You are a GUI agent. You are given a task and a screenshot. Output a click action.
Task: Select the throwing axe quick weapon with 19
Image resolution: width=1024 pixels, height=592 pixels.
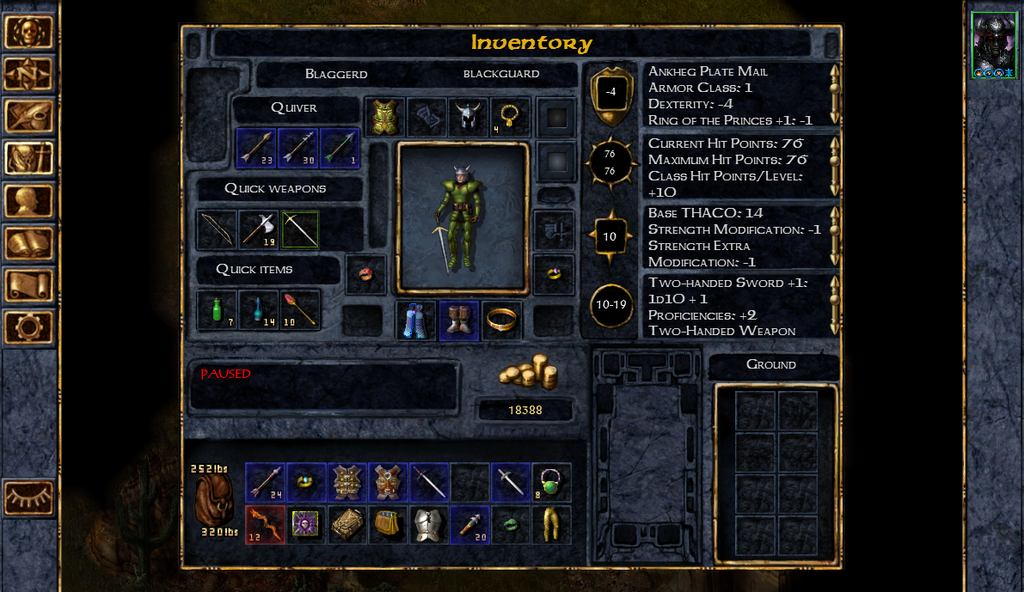click(258, 229)
